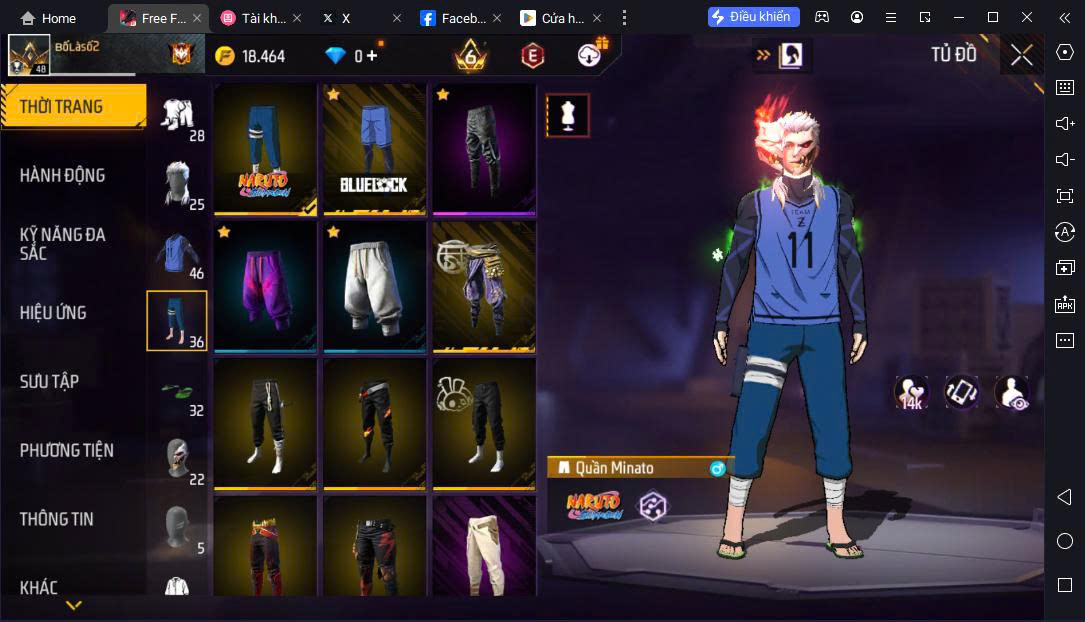
Task: Close the wardrobe with the X button
Action: tap(1021, 55)
